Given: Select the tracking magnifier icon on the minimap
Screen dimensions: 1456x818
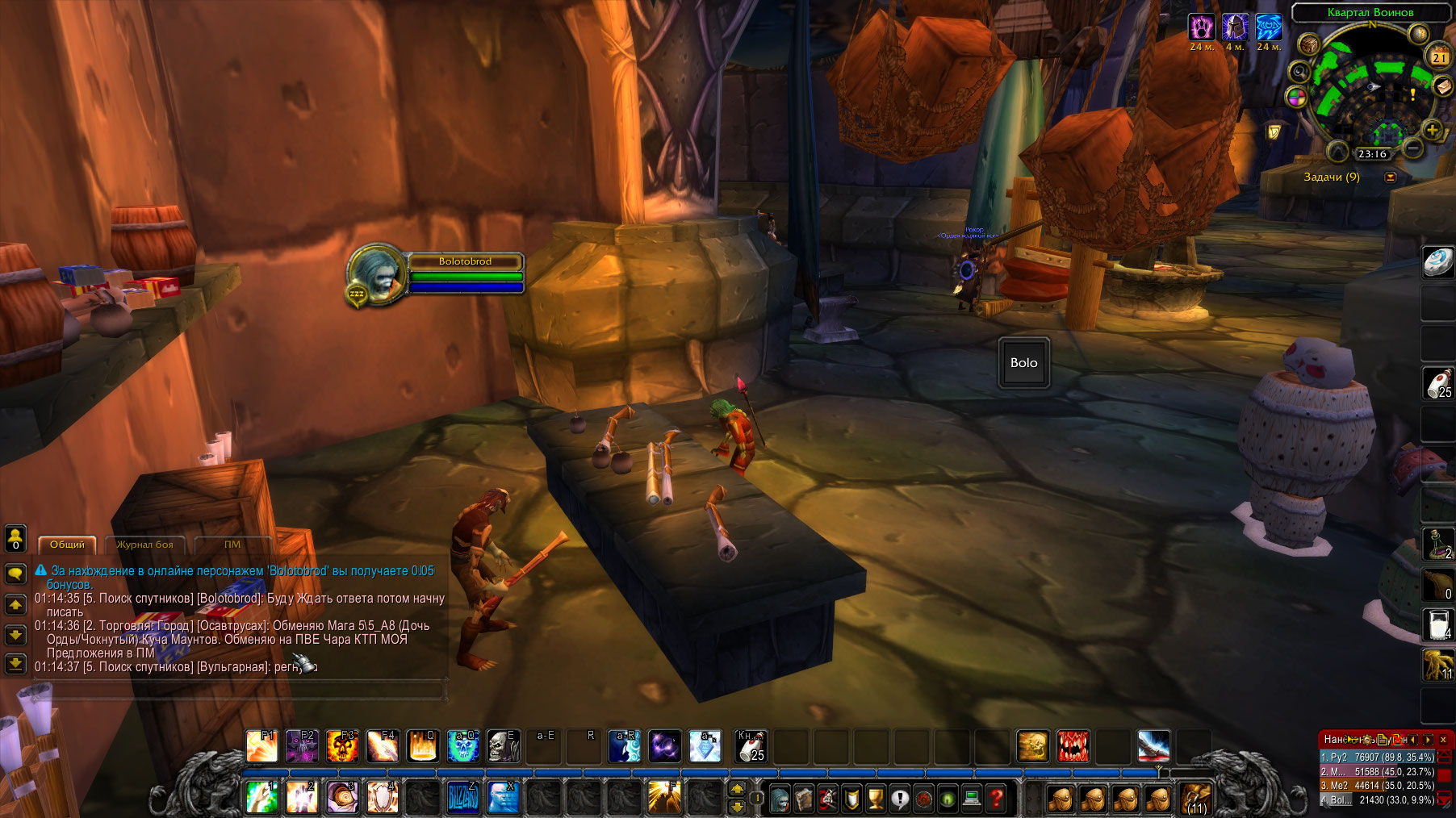Looking at the screenshot, I should pos(1299,72).
